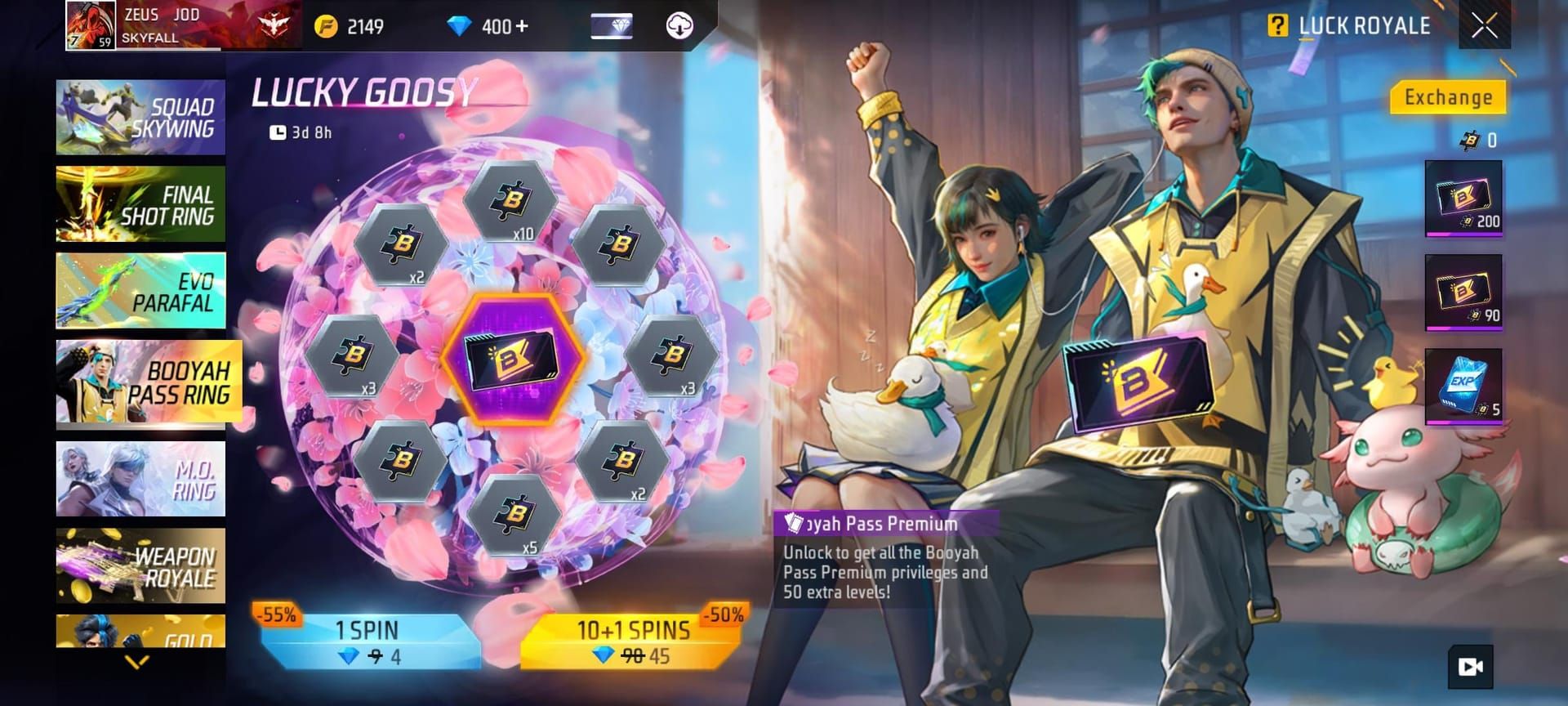Click the Exchange button
This screenshot has height=706, width=1568.
tap(1449, 96)
